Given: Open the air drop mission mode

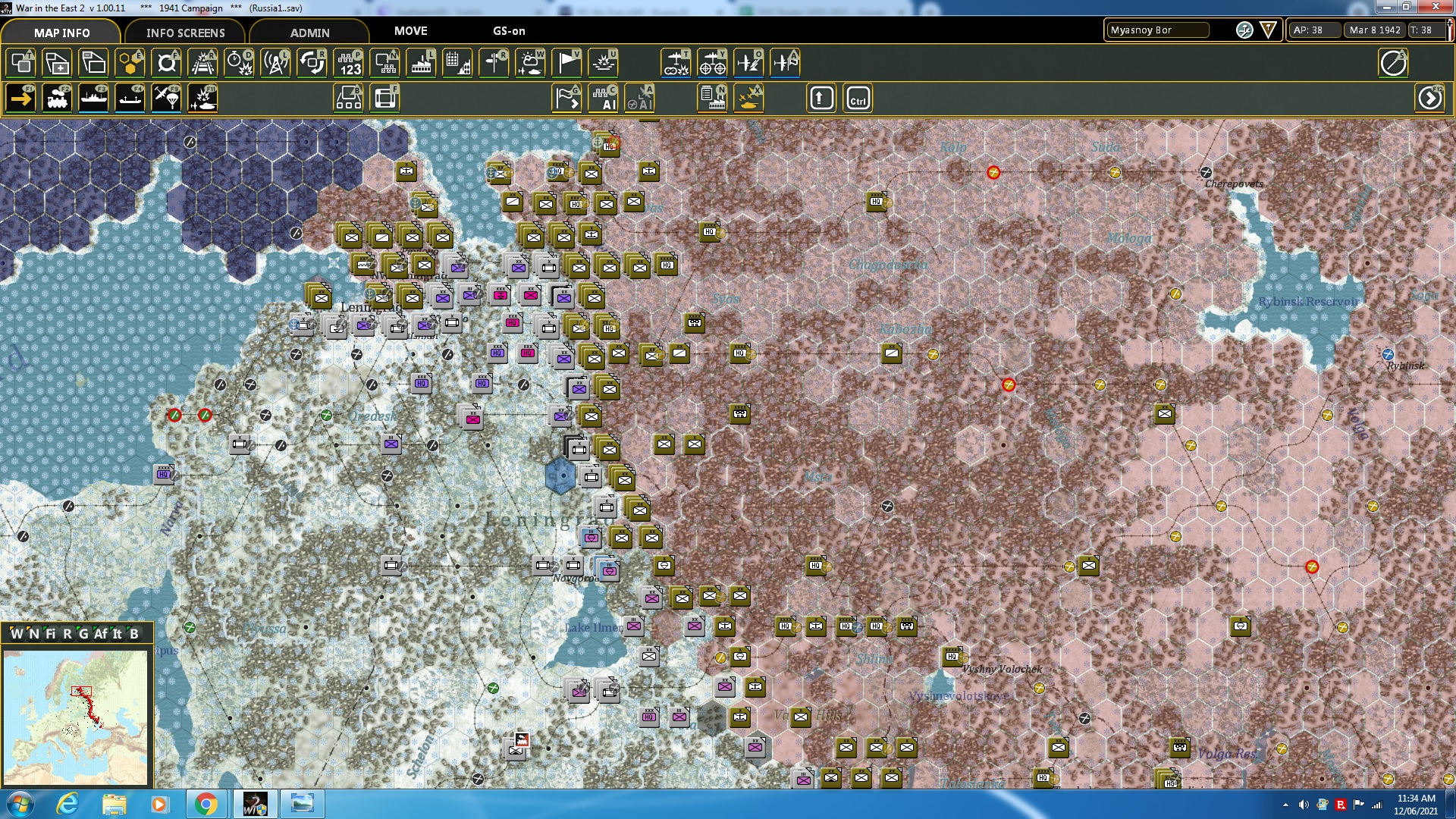Looking at the screenshot, I should 166,98.
